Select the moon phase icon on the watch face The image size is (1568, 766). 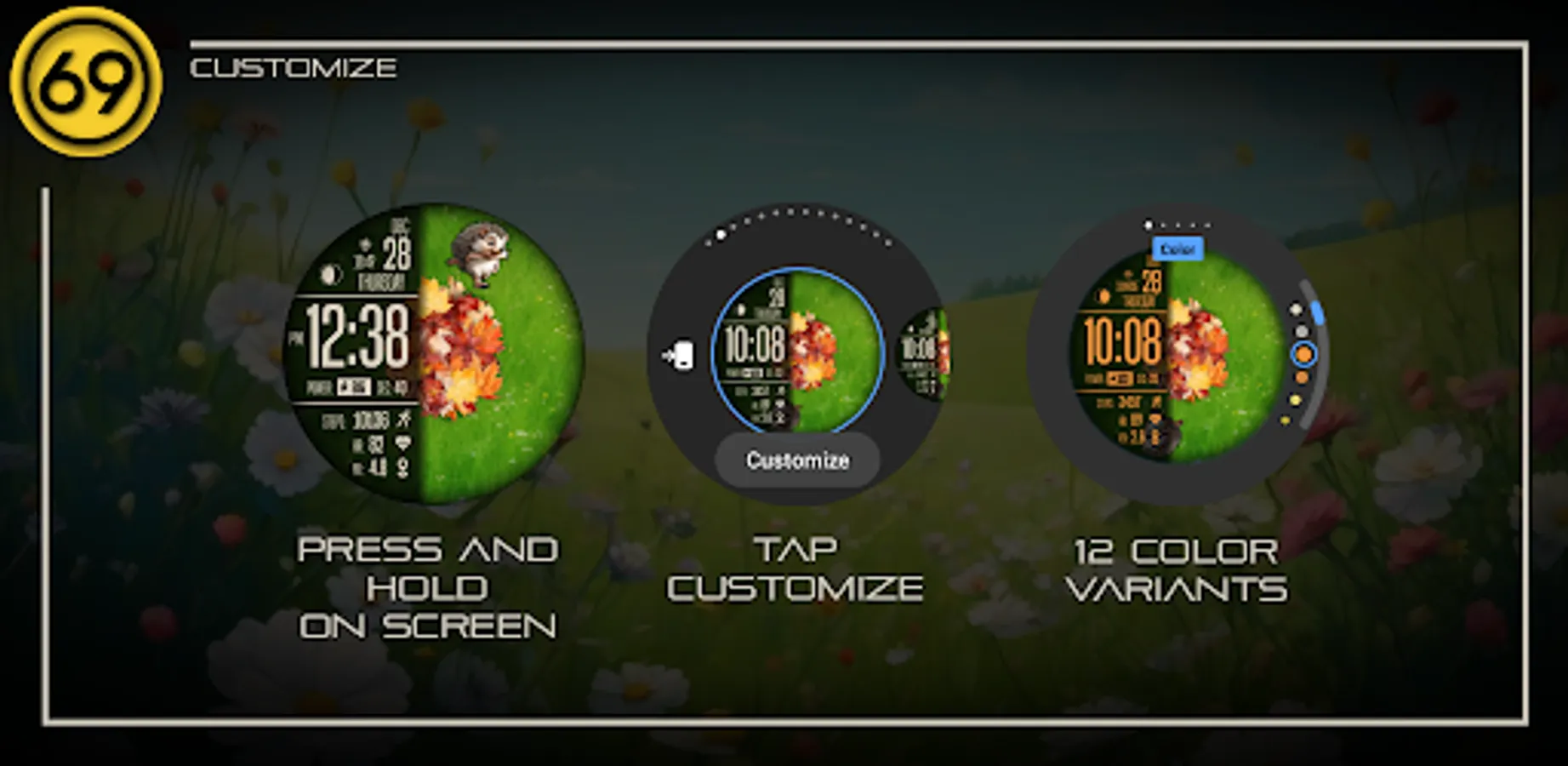(x=329, y=274)
